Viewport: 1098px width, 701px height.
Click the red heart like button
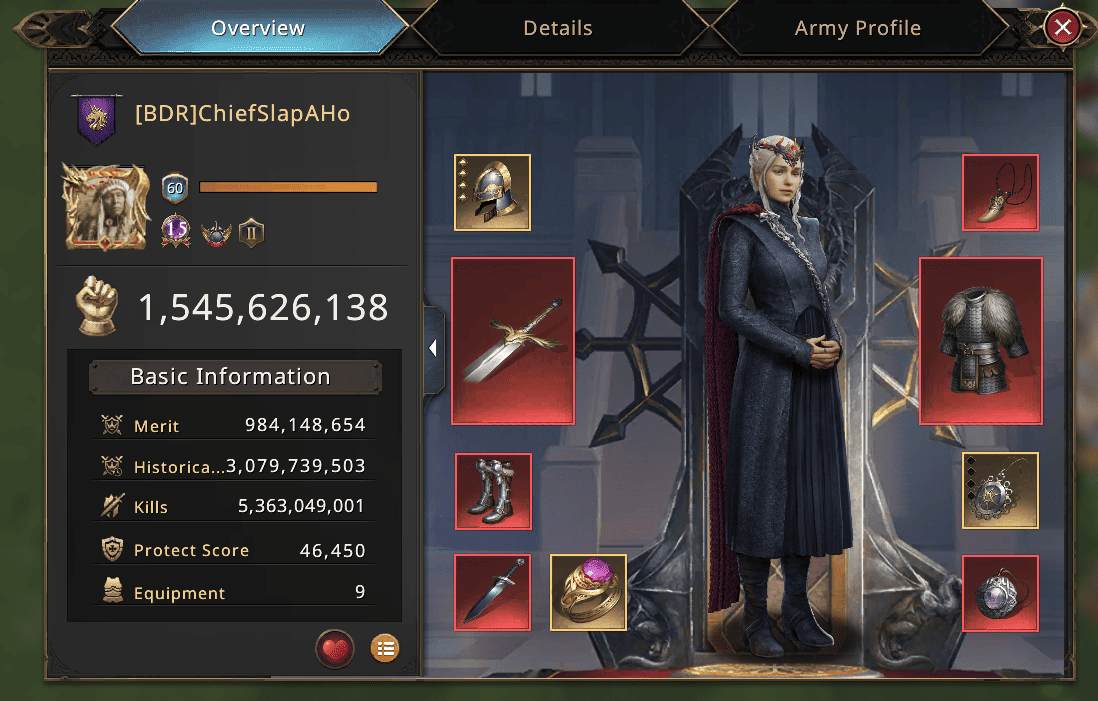335,649
